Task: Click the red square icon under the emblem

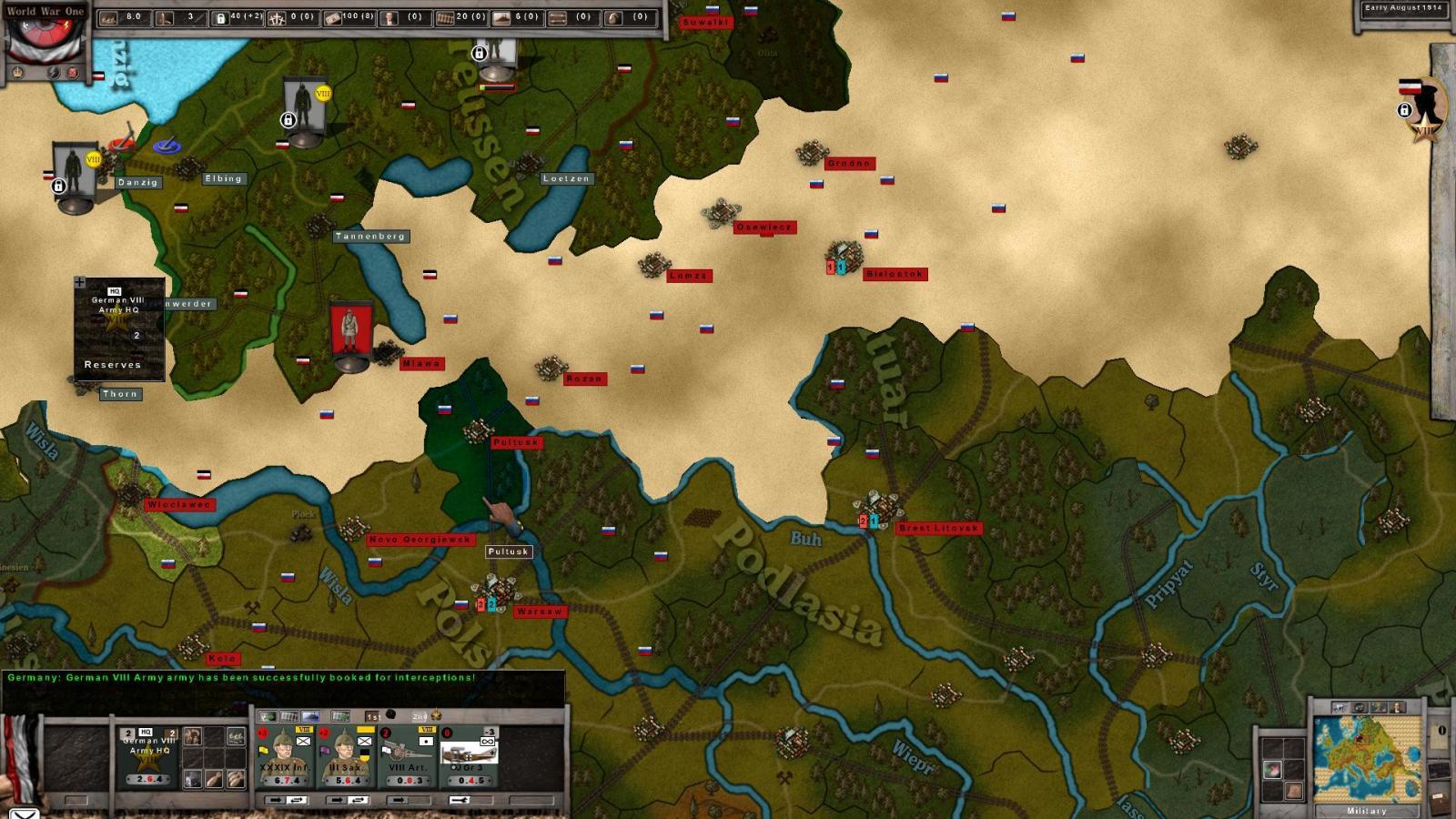Action: tap(73, 73)
